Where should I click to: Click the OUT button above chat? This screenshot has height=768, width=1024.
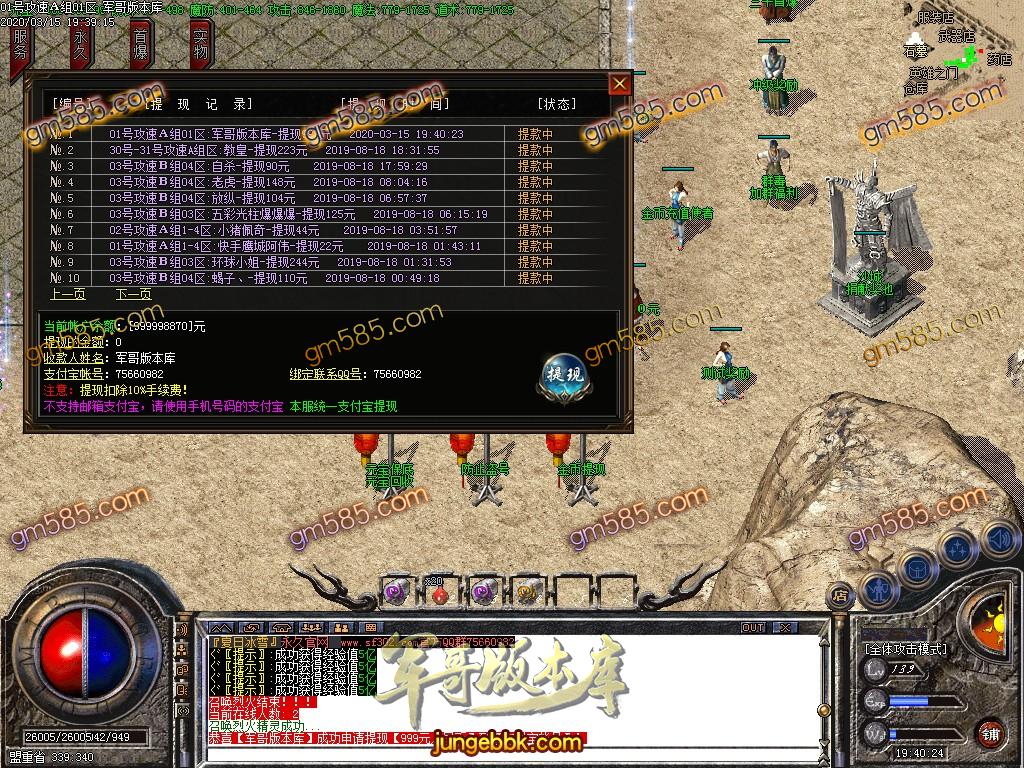[753, 628]
